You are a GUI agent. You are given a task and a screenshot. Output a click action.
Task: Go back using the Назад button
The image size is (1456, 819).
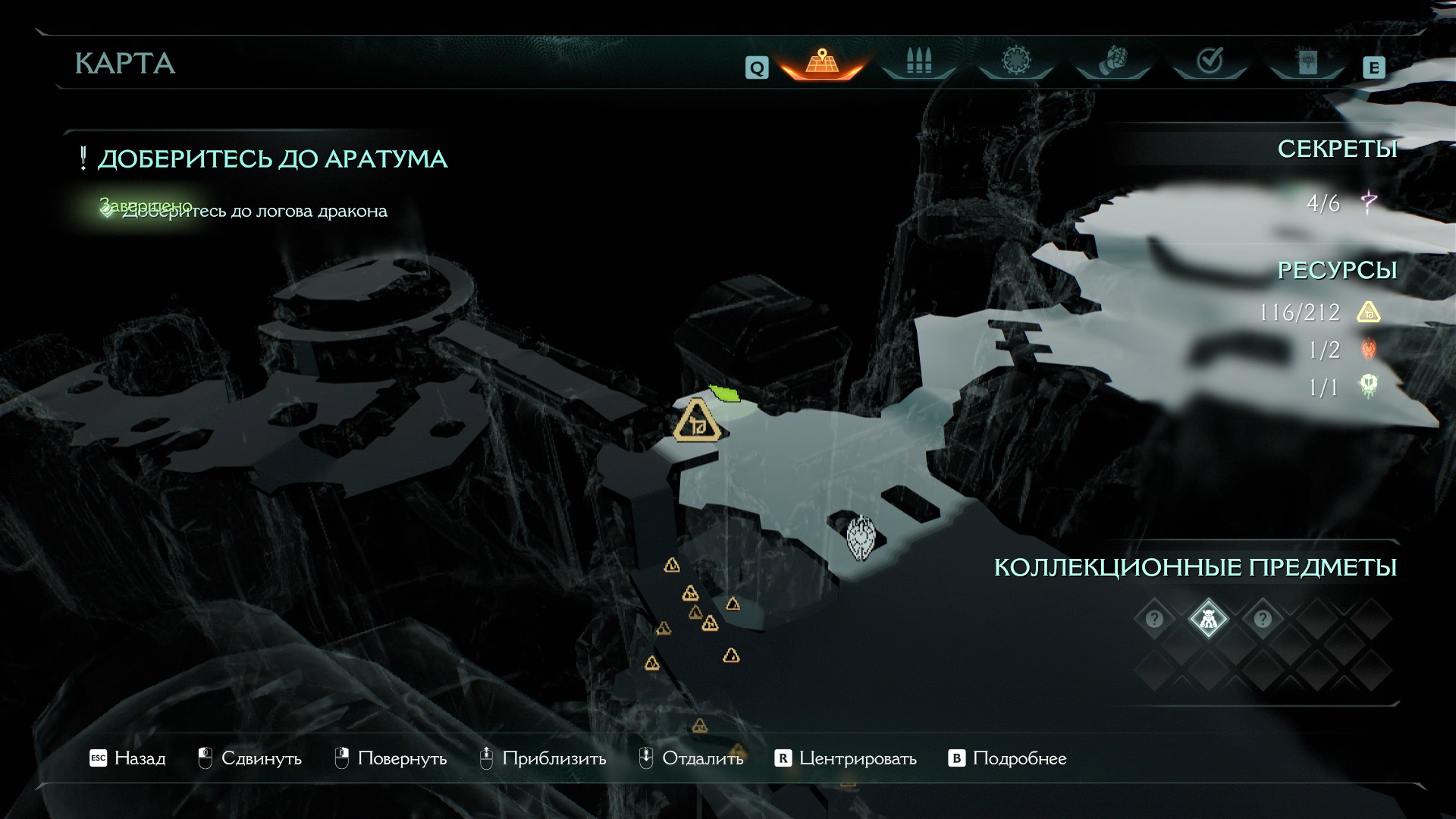point(127,758)
